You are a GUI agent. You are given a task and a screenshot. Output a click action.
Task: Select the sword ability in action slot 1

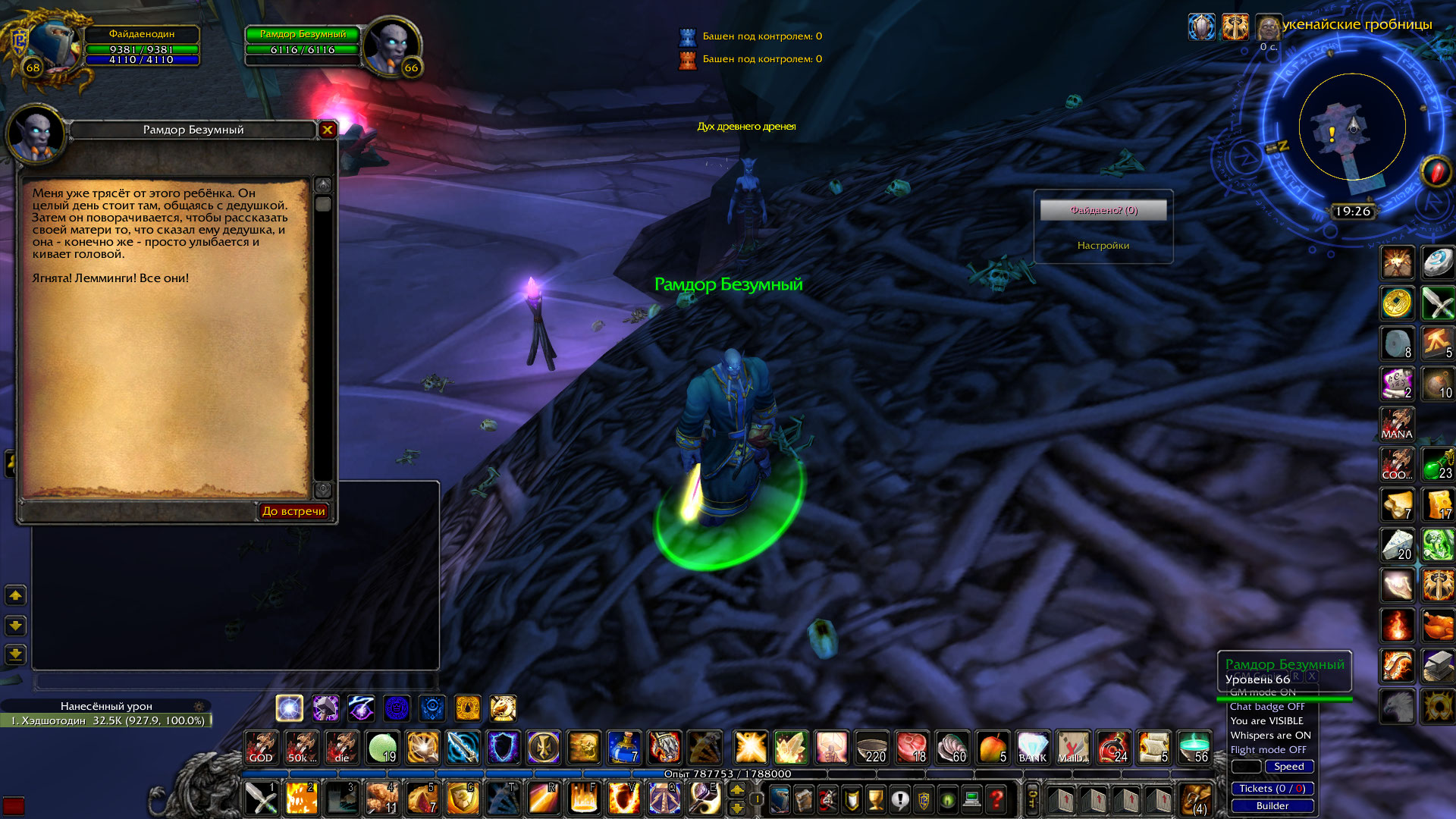pyautogui.click(x=261, y=799)
